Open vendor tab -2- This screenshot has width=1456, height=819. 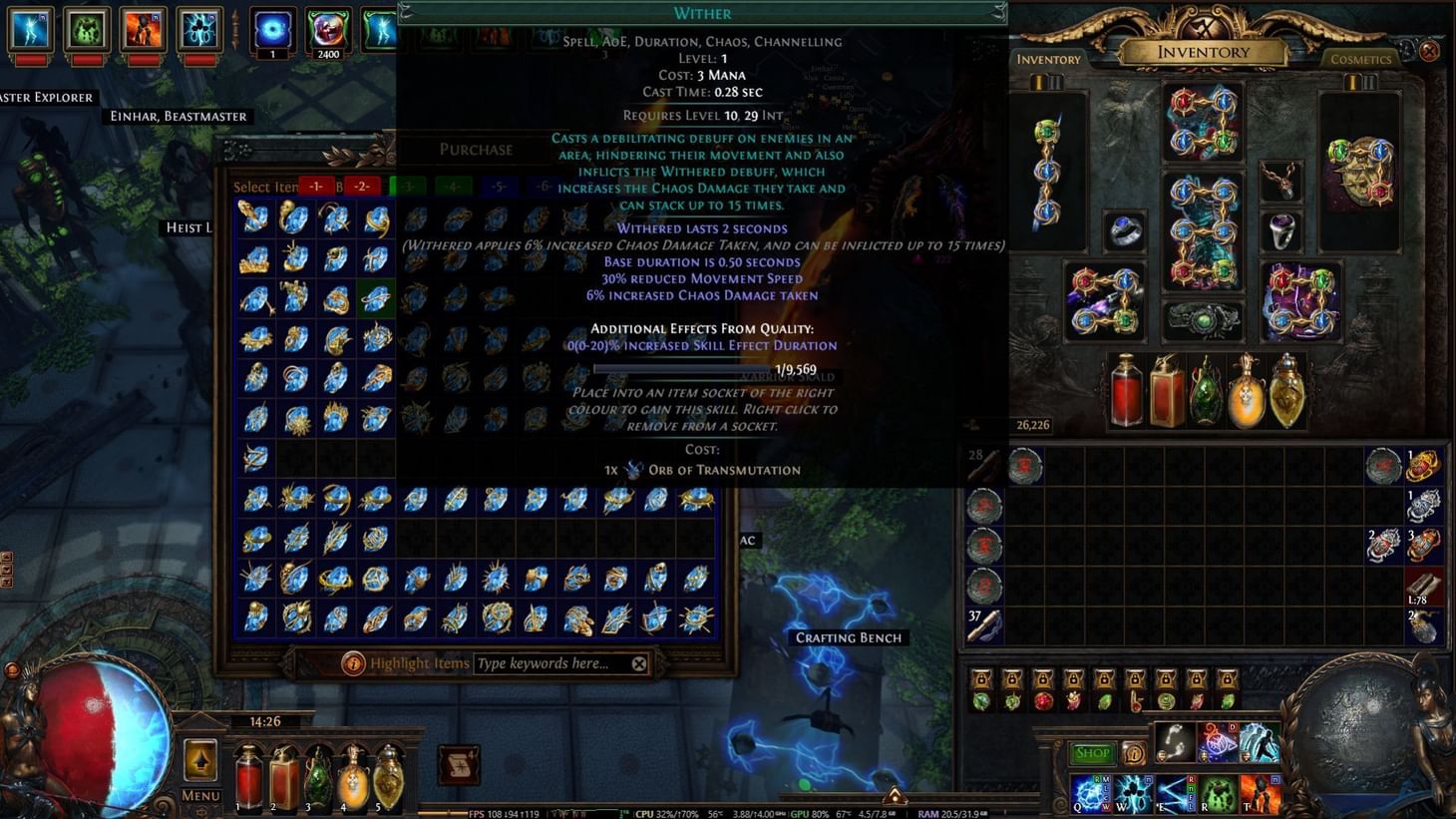click(x=362, y=186)
